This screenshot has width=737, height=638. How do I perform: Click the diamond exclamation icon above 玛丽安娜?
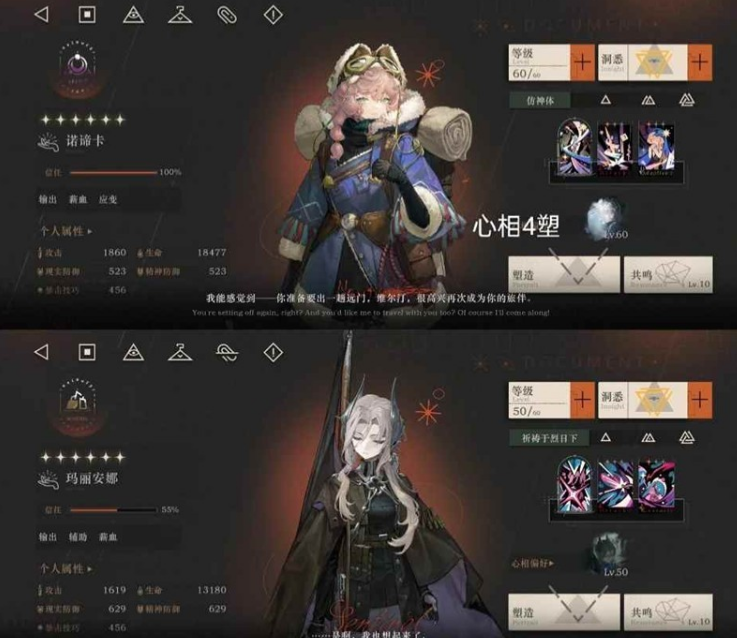(x=273, y=351)
